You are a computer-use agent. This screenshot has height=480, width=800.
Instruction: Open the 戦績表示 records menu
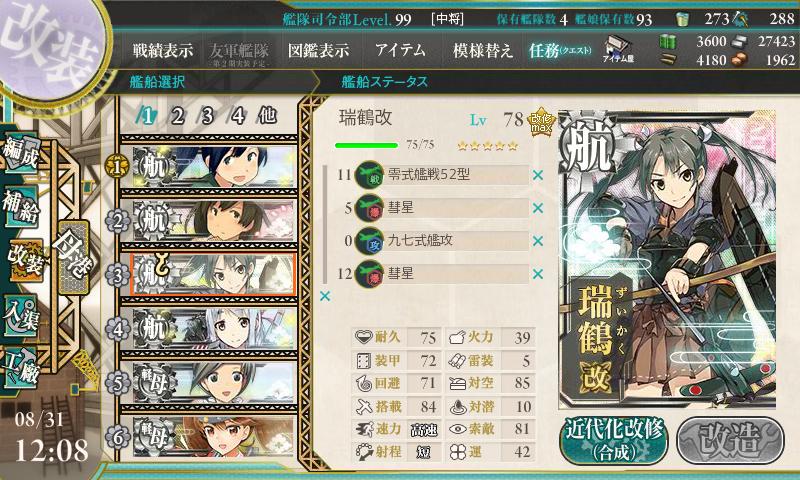tap(165, 50)
